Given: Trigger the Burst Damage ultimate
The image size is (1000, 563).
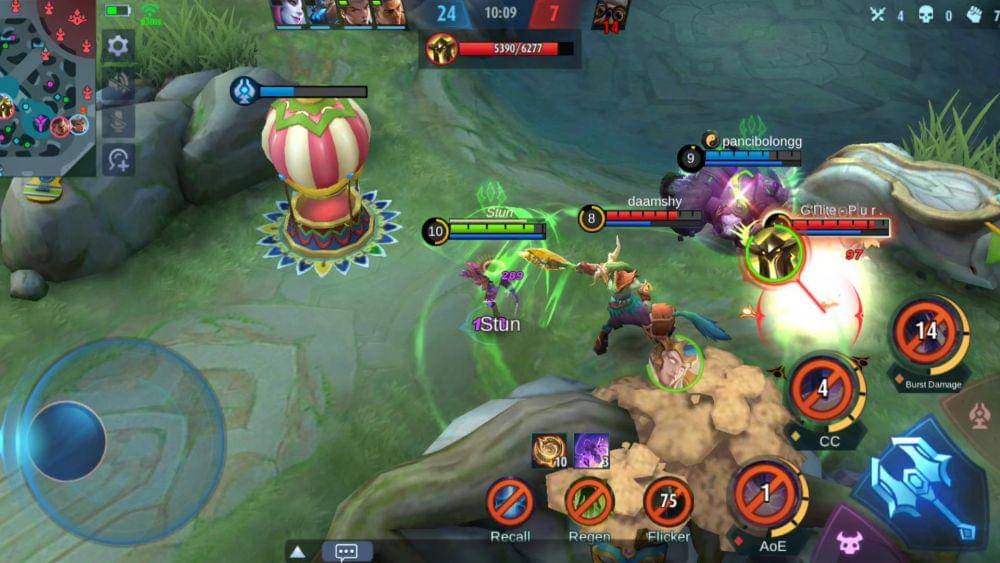Looking at the screenshot, I should pyautogui.click(x=927, y=333).
